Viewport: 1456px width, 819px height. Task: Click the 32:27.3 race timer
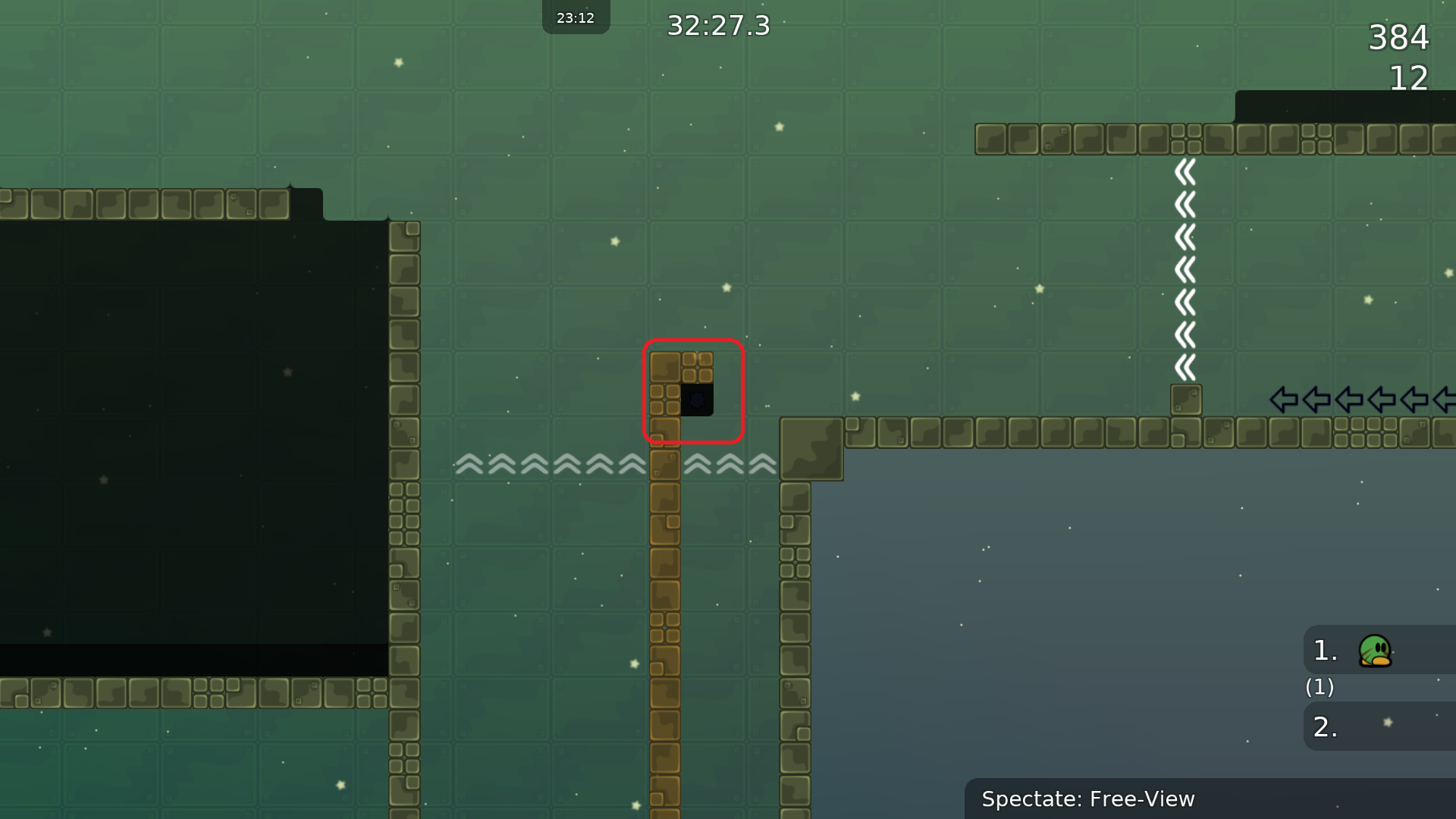[717, 26]
